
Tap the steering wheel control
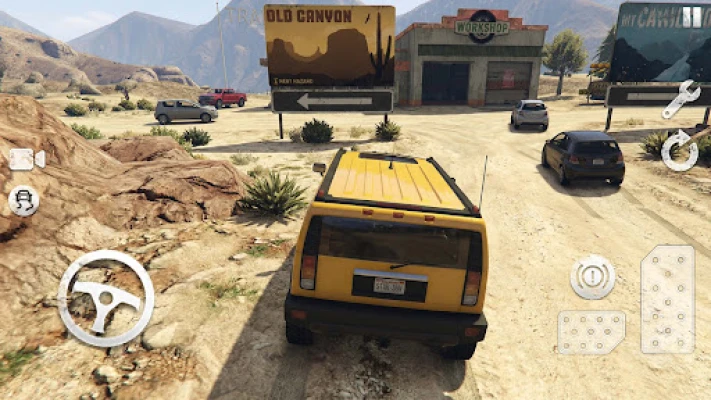[106, 298]
